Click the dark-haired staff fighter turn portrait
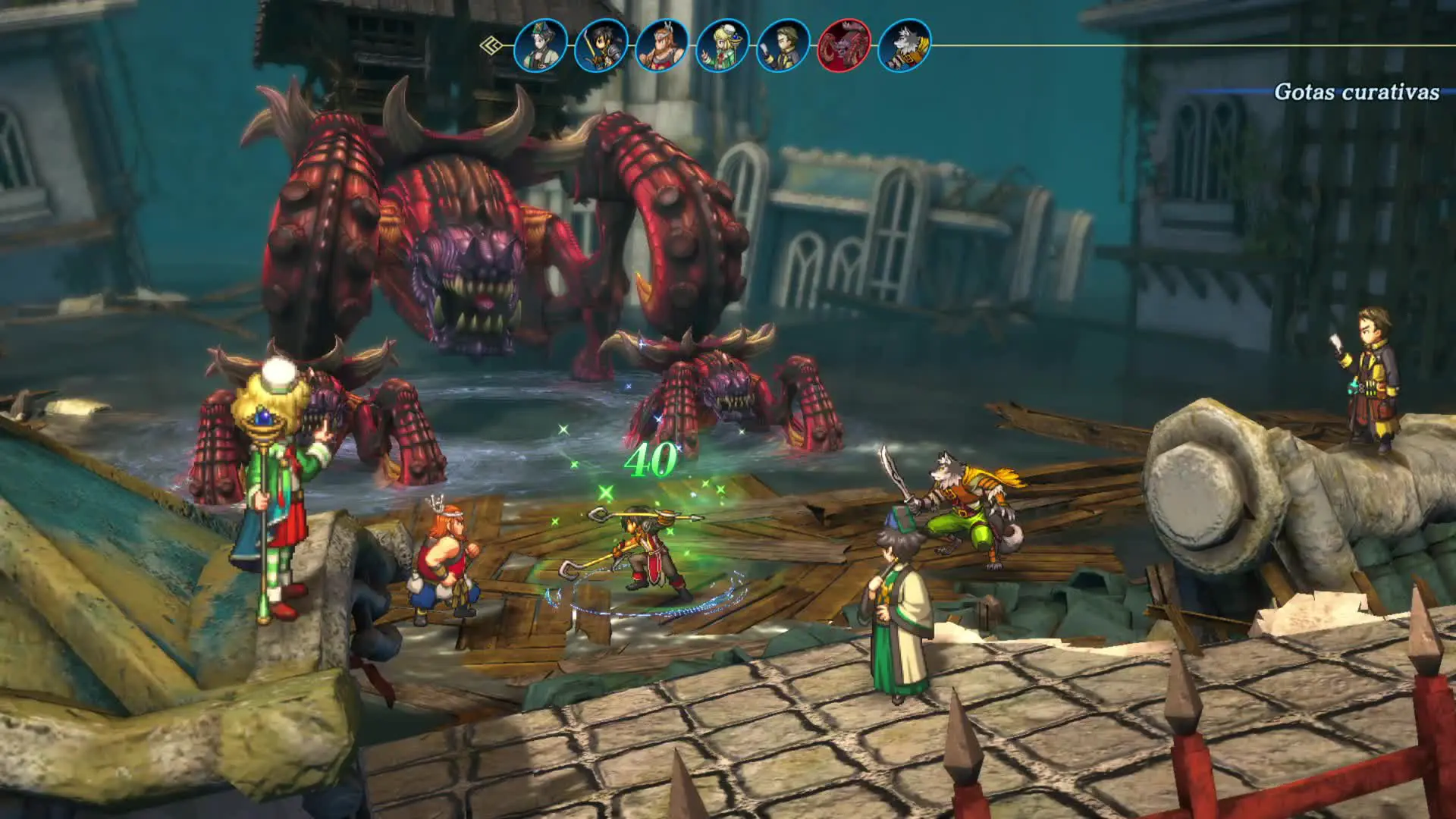The width and height of the screenshot is (1456, 819). click(601, 45)
